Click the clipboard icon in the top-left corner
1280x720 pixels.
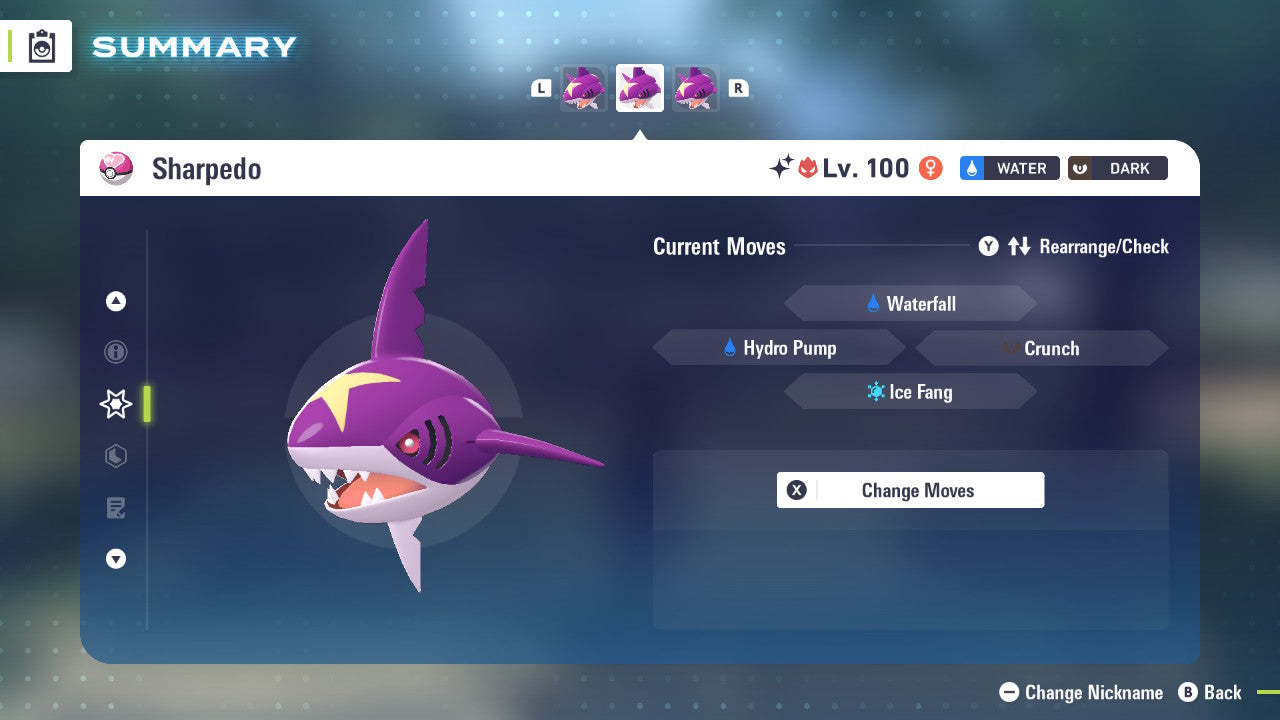click(x=41, y=46)
